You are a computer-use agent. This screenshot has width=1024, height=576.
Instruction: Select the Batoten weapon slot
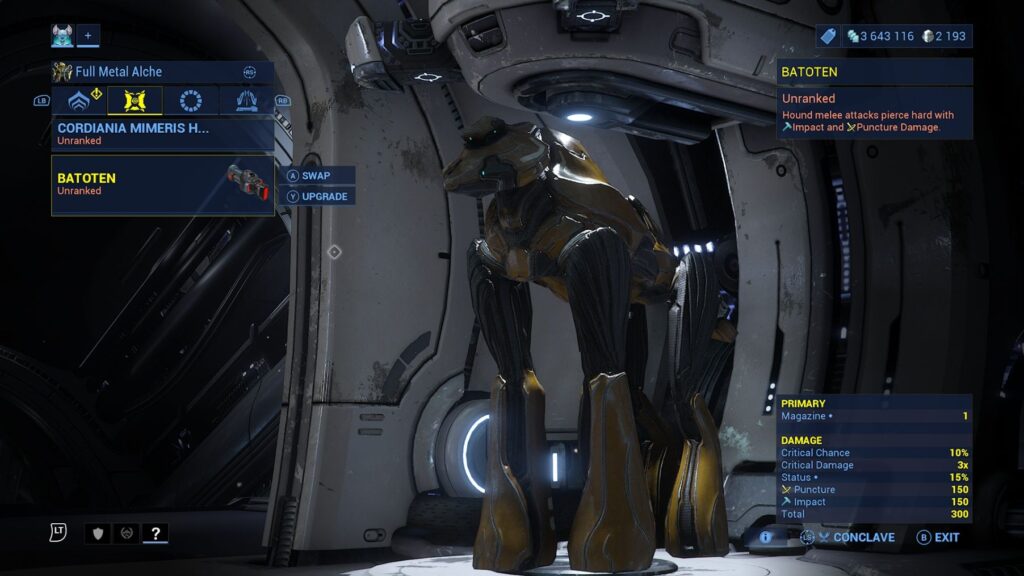pos(162,184)
